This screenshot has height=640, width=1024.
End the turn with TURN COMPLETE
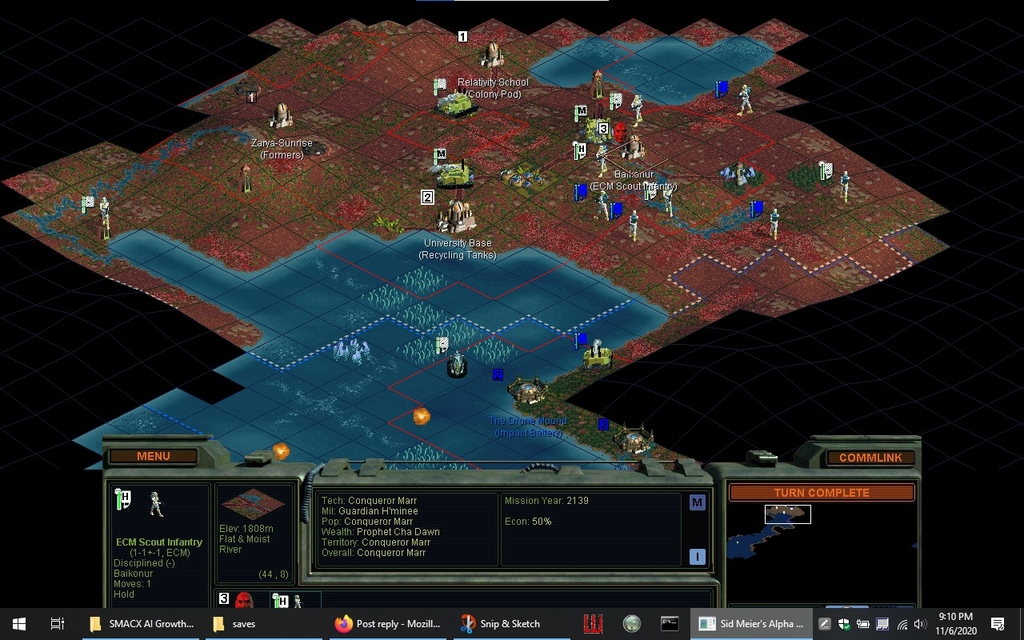pyautogui.click(x=820, y=493)
